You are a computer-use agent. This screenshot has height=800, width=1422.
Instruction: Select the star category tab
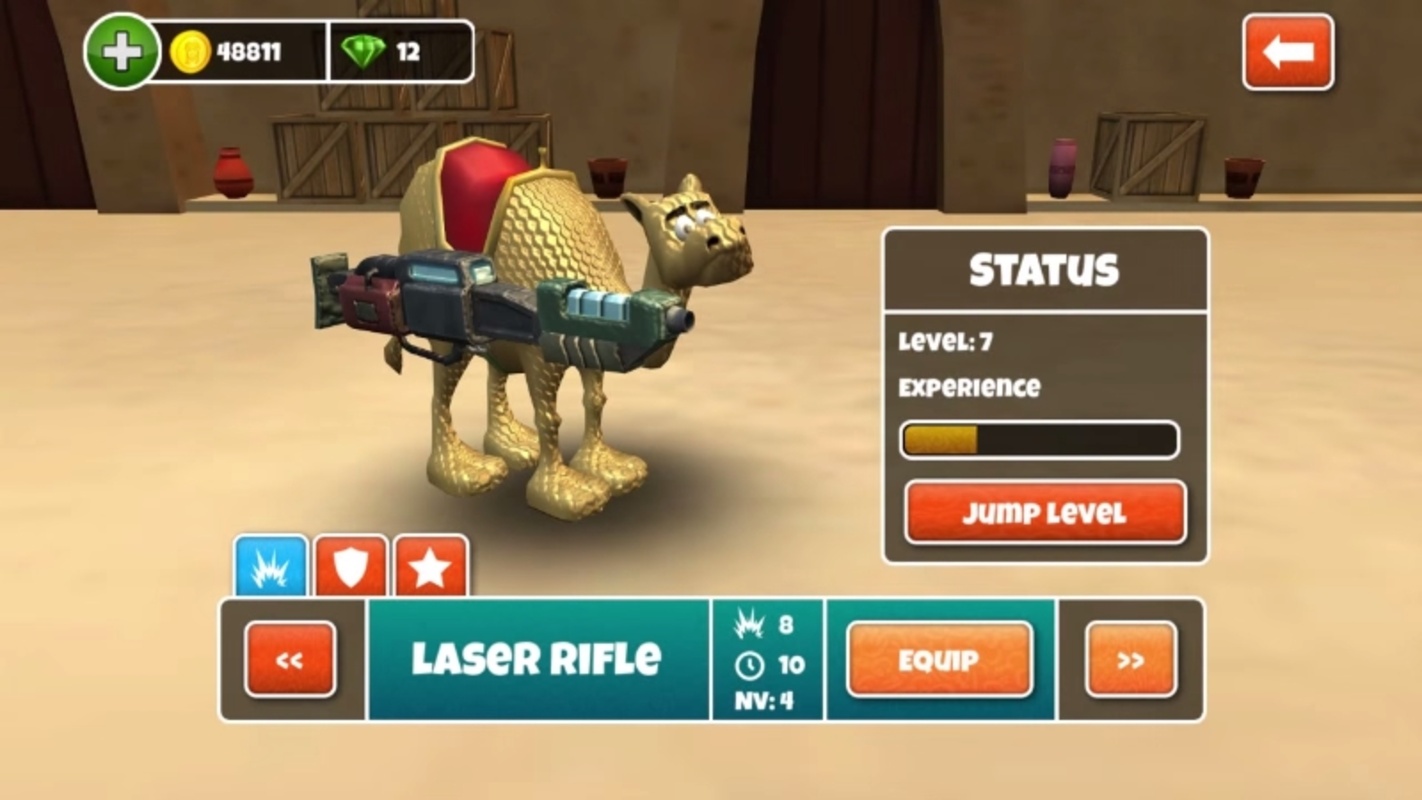(430, 567)
